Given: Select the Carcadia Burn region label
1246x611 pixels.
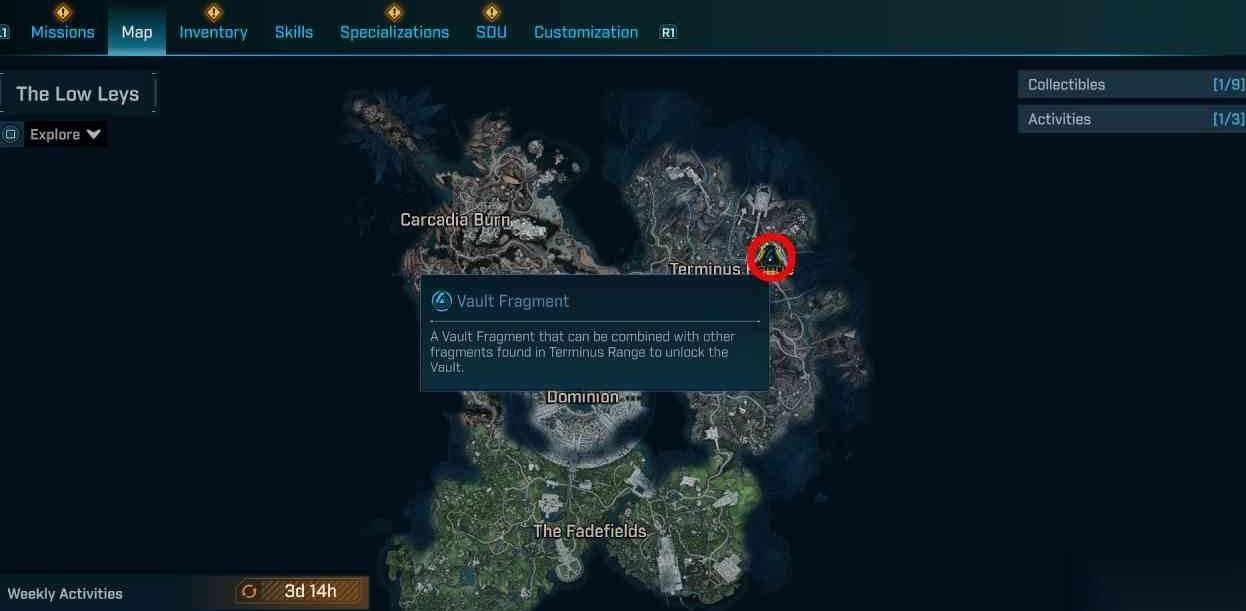Looking at the screenshot, I should (455, 219).
